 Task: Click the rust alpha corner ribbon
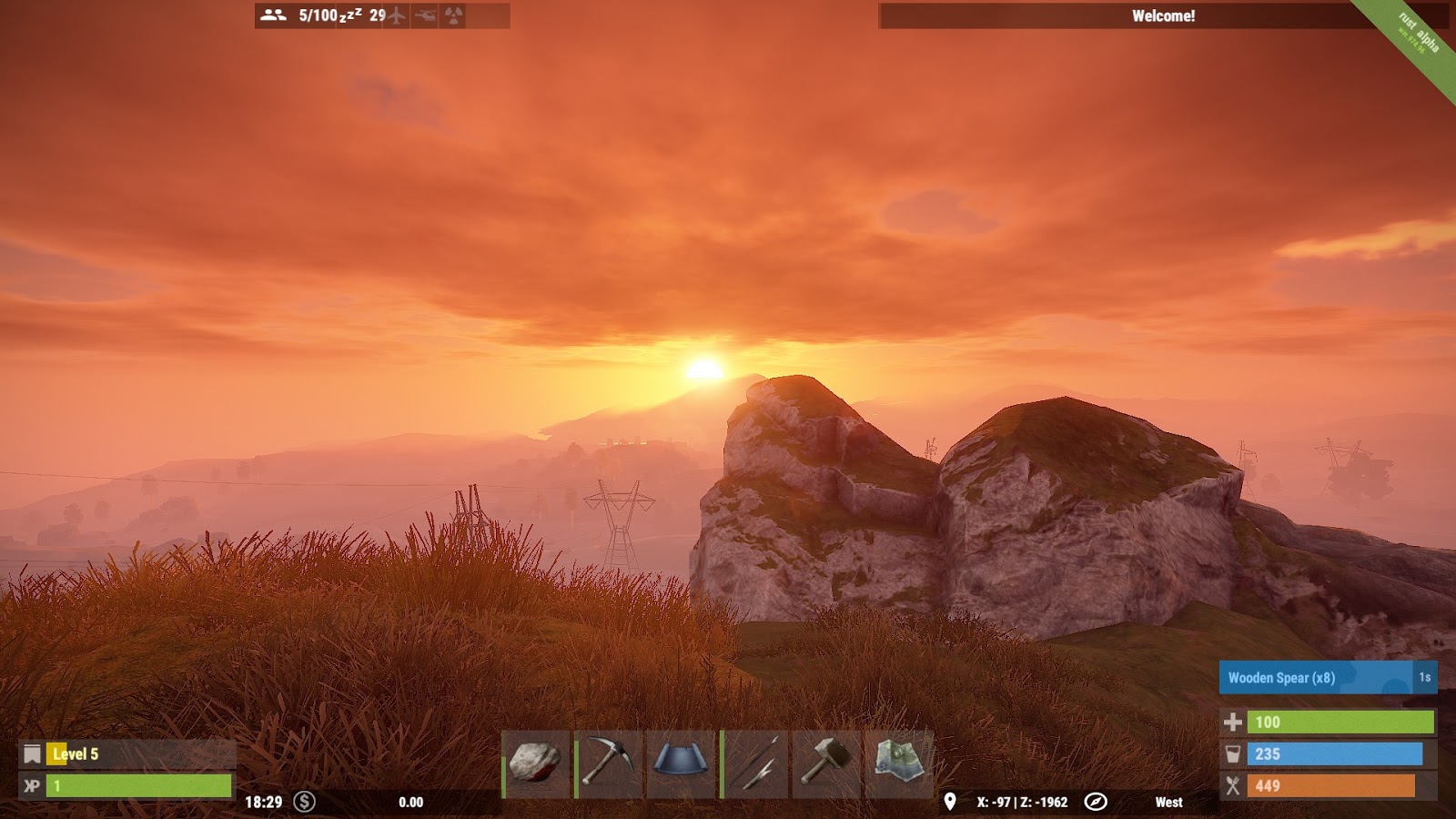(x=1417, y=36)
